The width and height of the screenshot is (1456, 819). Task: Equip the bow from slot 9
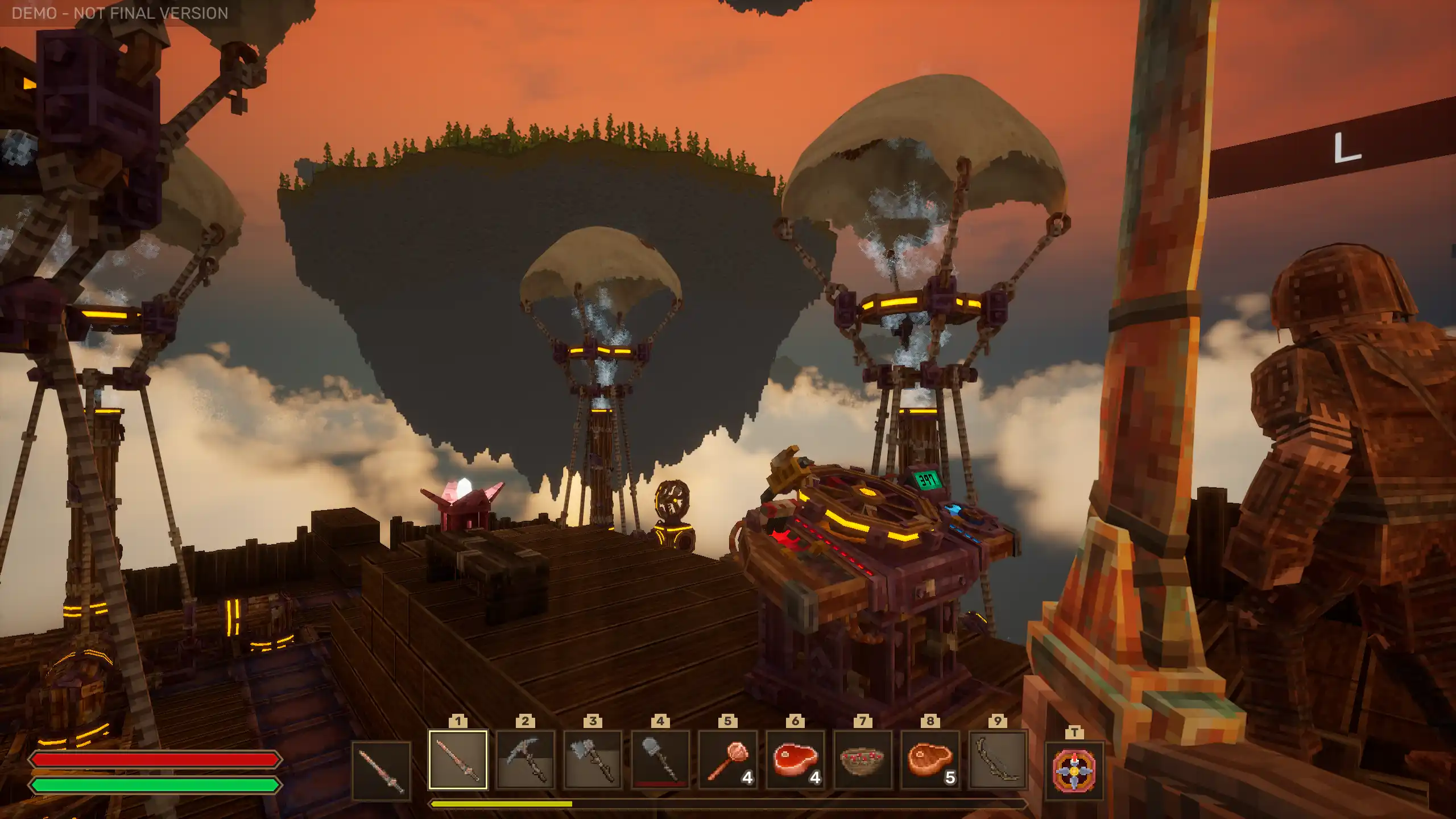pyautogui.click(x=998, y=760)
